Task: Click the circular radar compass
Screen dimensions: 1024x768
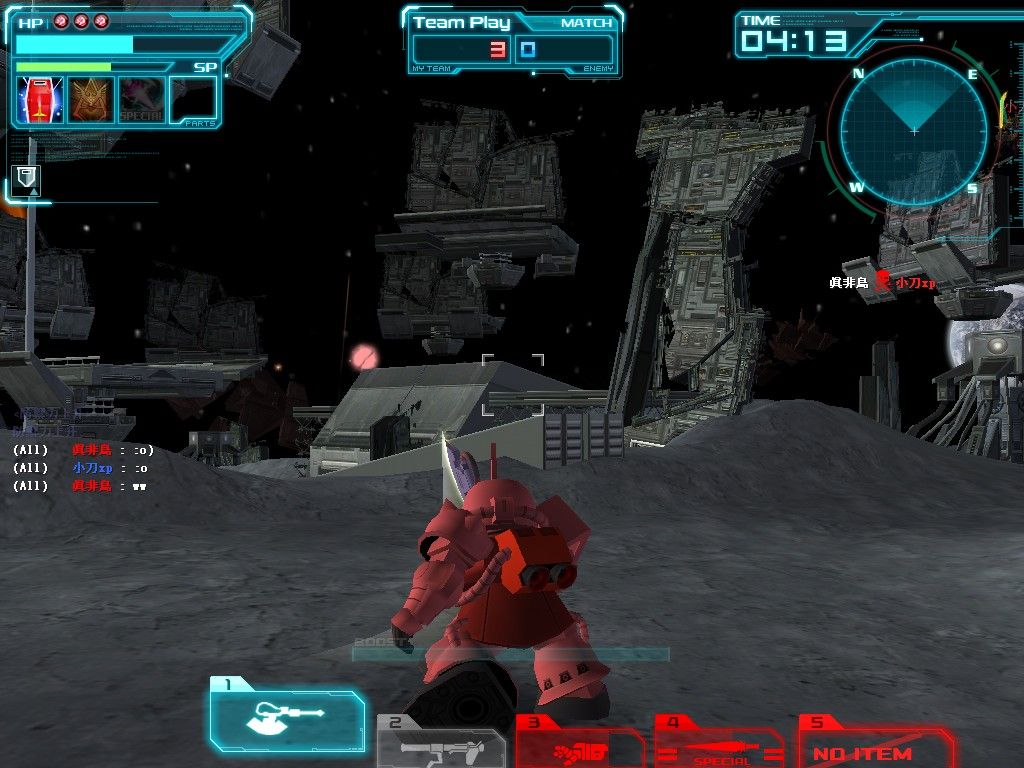Action: click(x=914, y=131)
